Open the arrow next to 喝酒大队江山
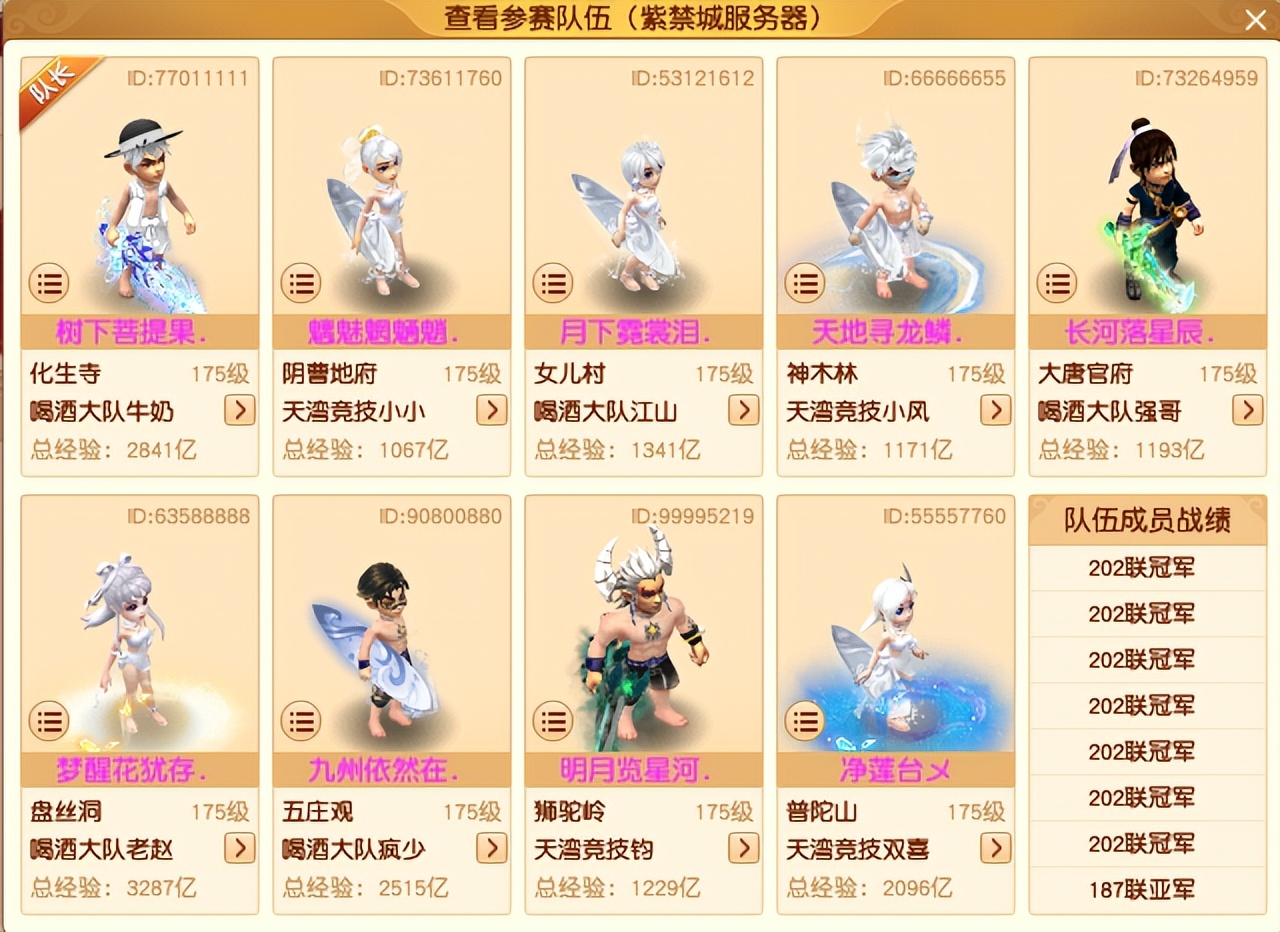Viewport: 1280px width, 932px height. click(743, 411)
